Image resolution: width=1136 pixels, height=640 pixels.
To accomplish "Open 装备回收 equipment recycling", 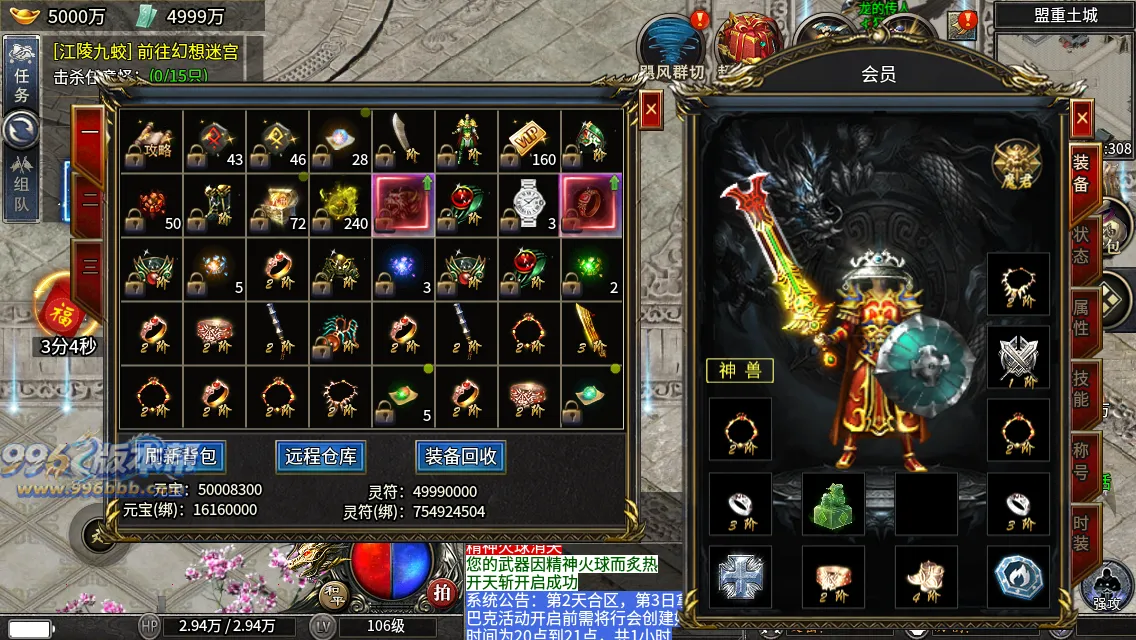I will [460, 457].
